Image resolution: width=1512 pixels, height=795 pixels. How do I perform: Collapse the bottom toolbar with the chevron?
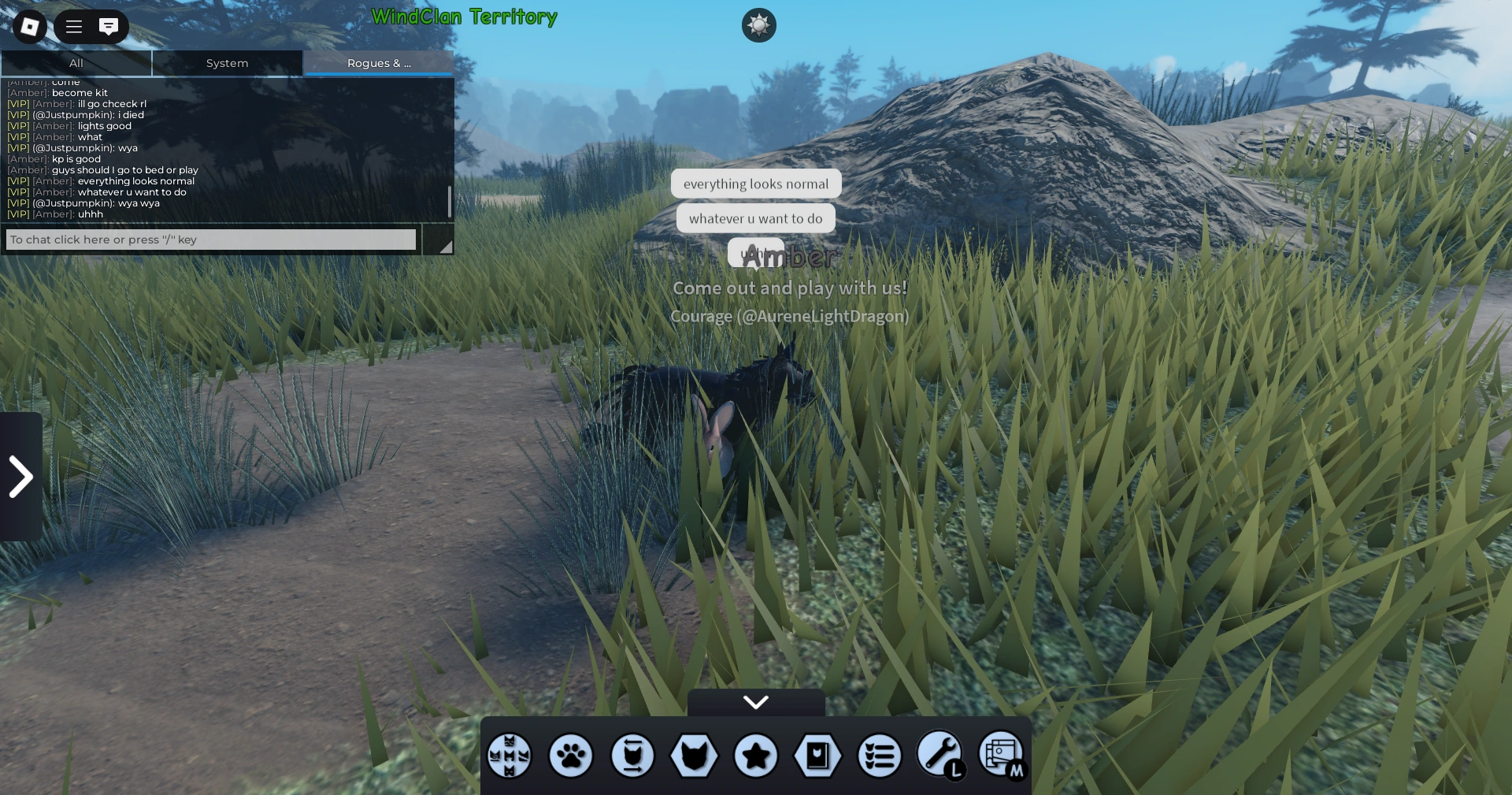coord(755,702)
